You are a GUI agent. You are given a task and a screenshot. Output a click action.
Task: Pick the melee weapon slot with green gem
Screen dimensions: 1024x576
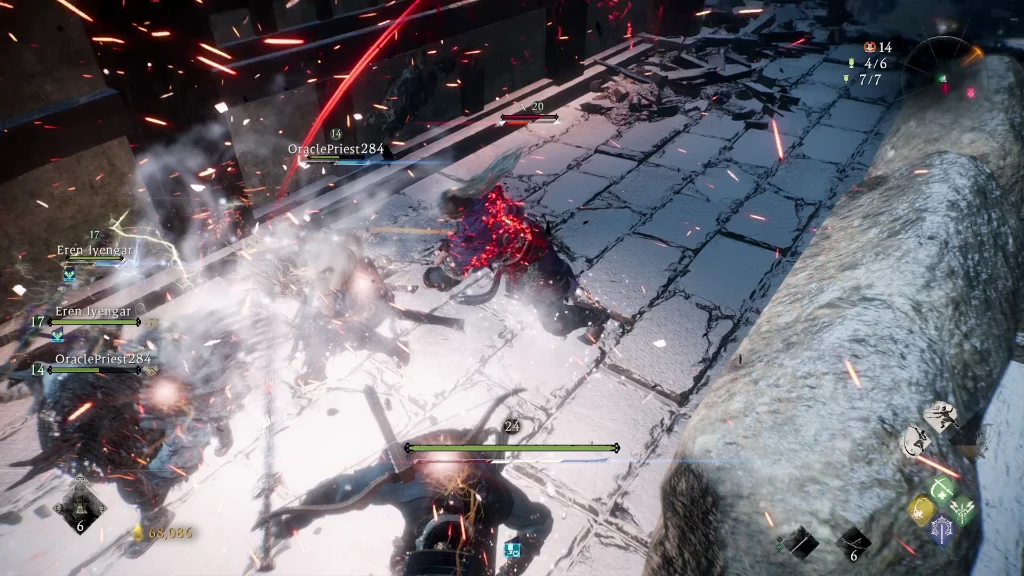[799, 541]
